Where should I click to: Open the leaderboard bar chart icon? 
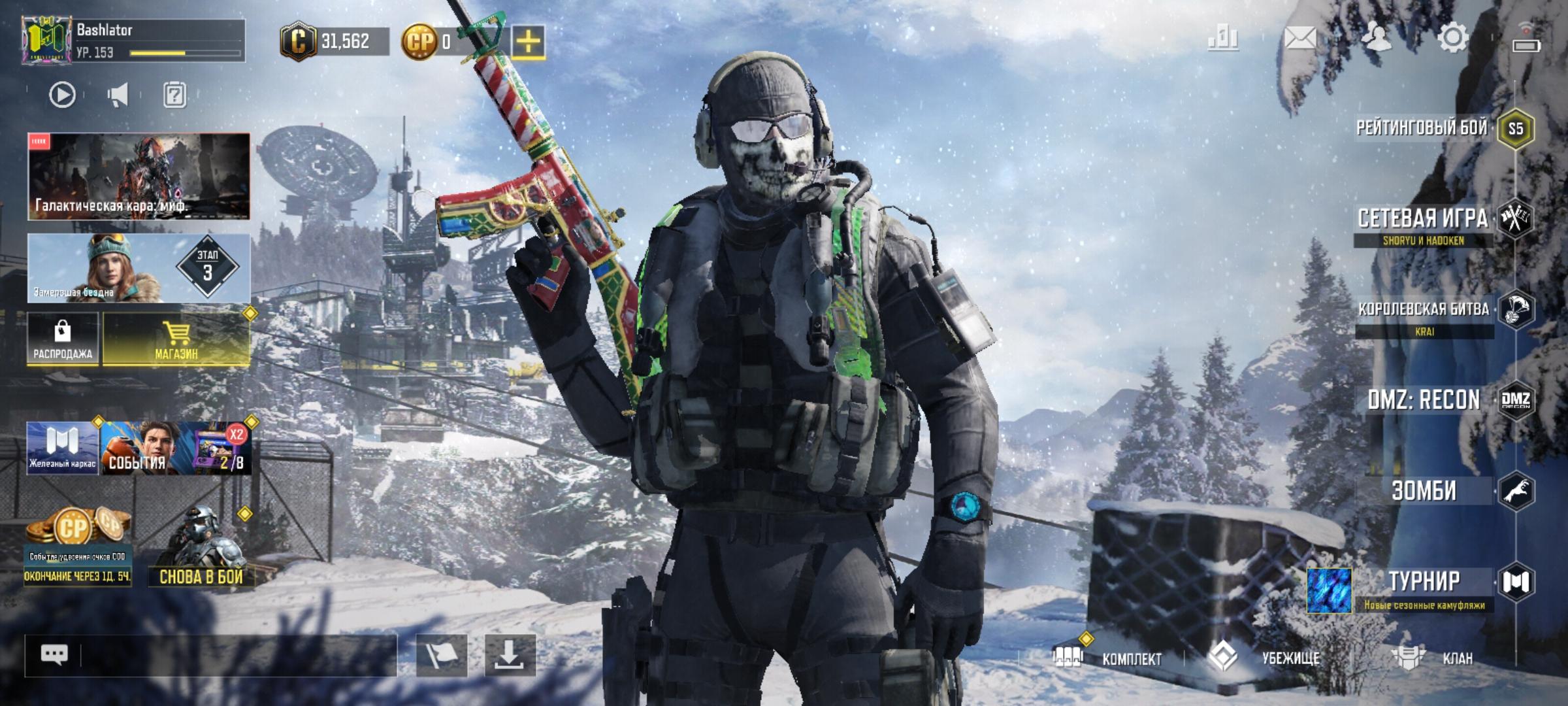[1223, 38]
